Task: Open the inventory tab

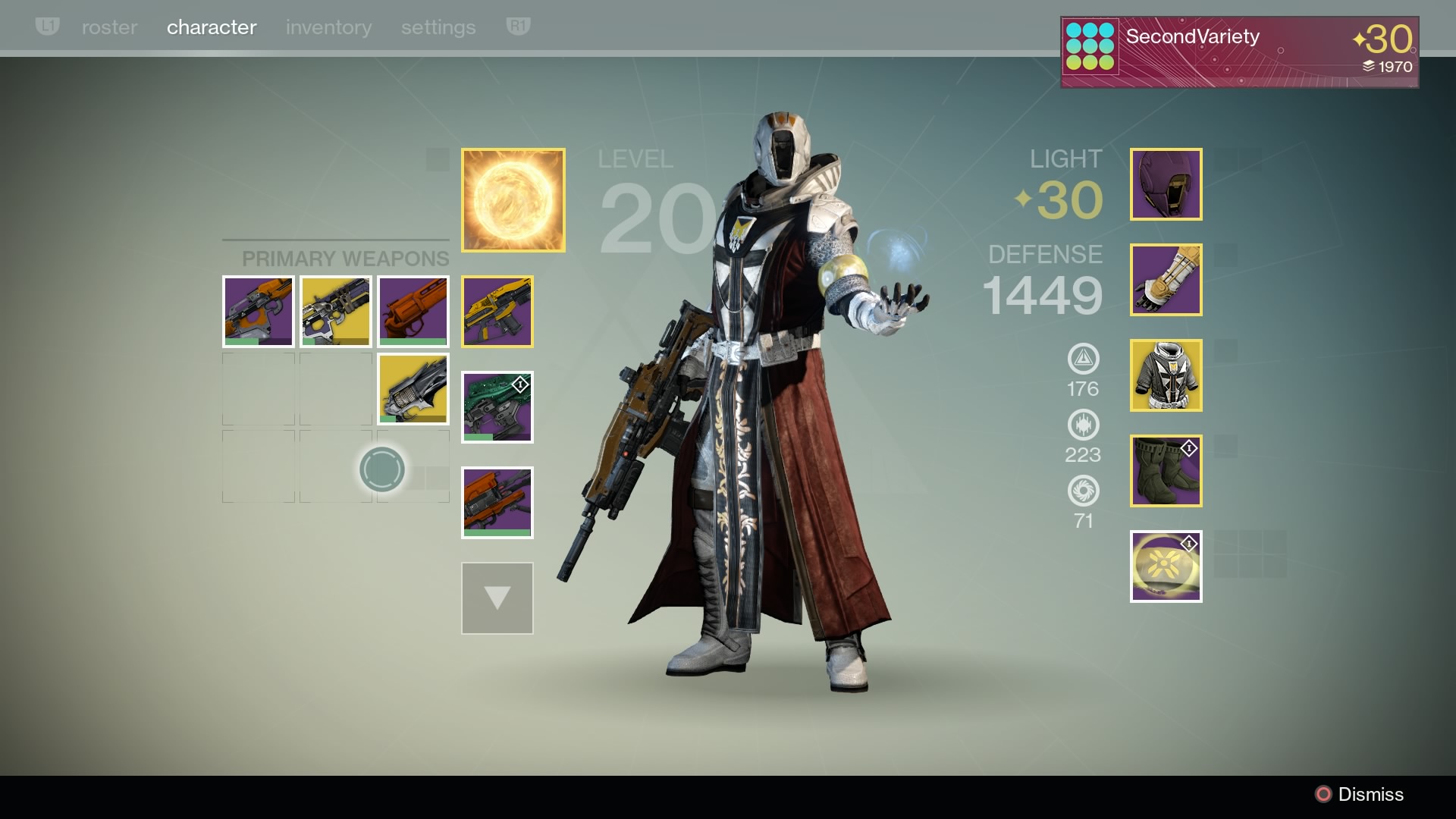Action: tap(328, 28)
